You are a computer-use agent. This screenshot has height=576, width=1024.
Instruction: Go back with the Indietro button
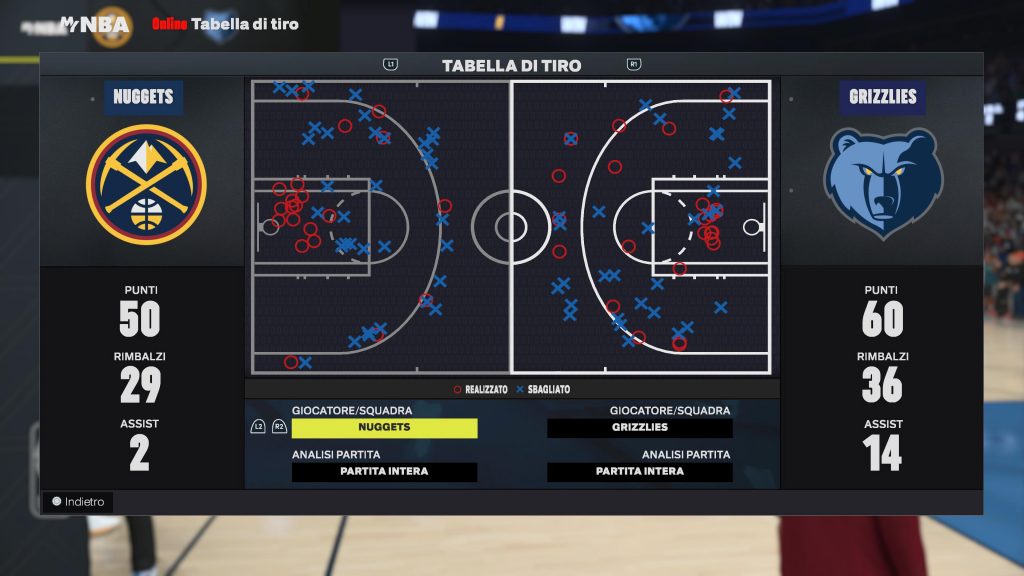point(78,502)
